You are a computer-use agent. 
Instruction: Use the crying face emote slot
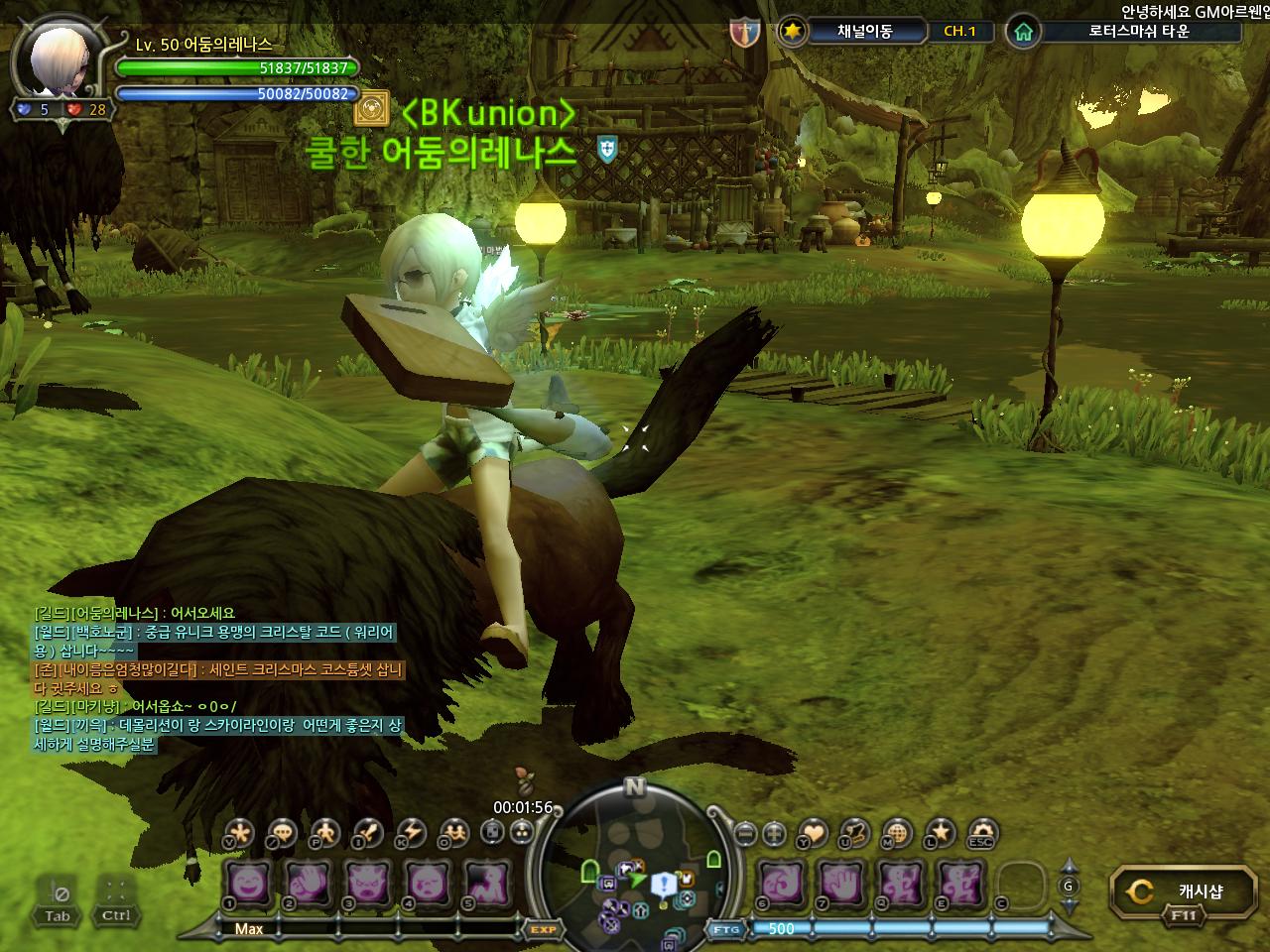point(429,881)
